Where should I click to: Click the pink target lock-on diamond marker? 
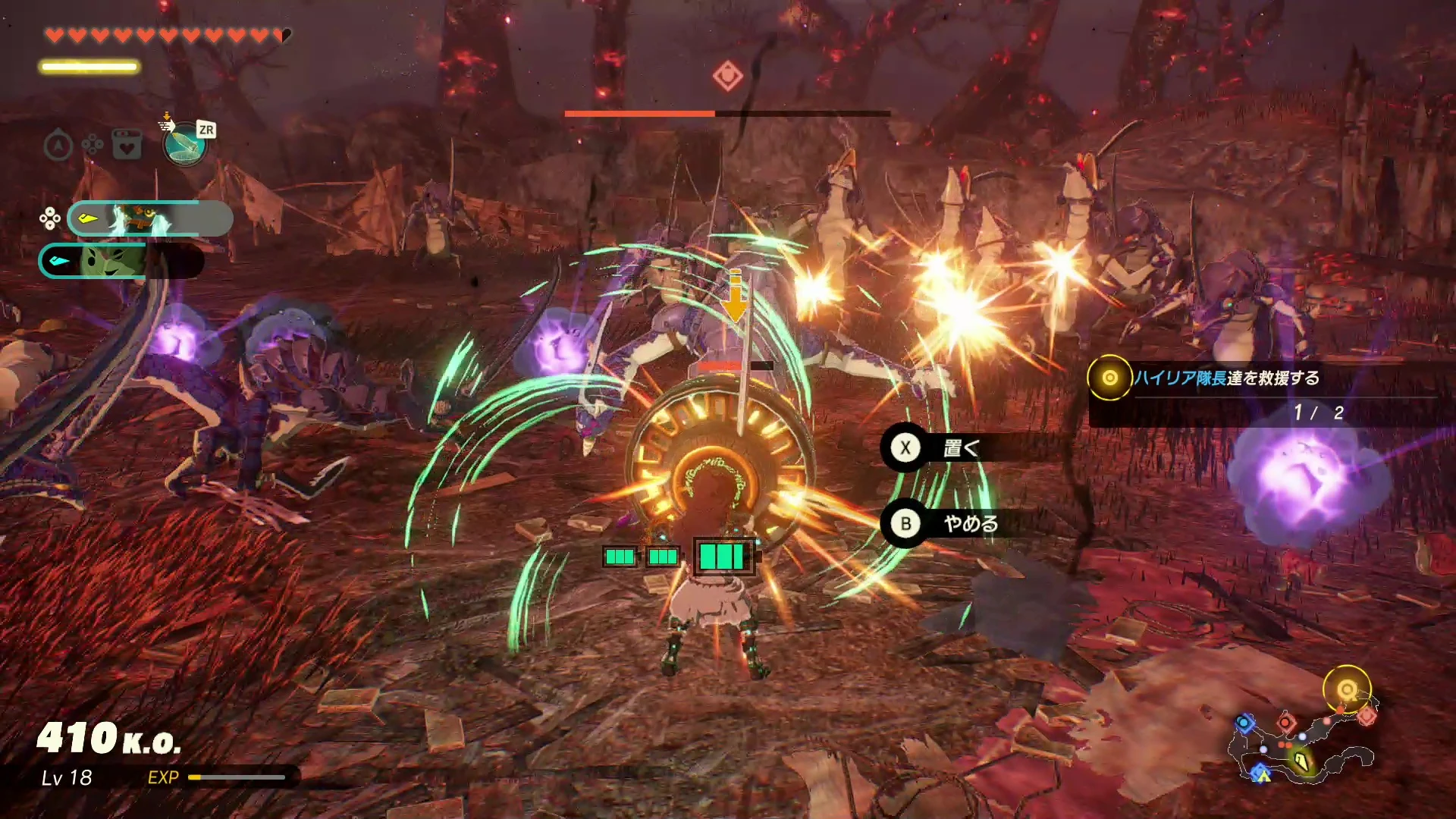(727, 76)
